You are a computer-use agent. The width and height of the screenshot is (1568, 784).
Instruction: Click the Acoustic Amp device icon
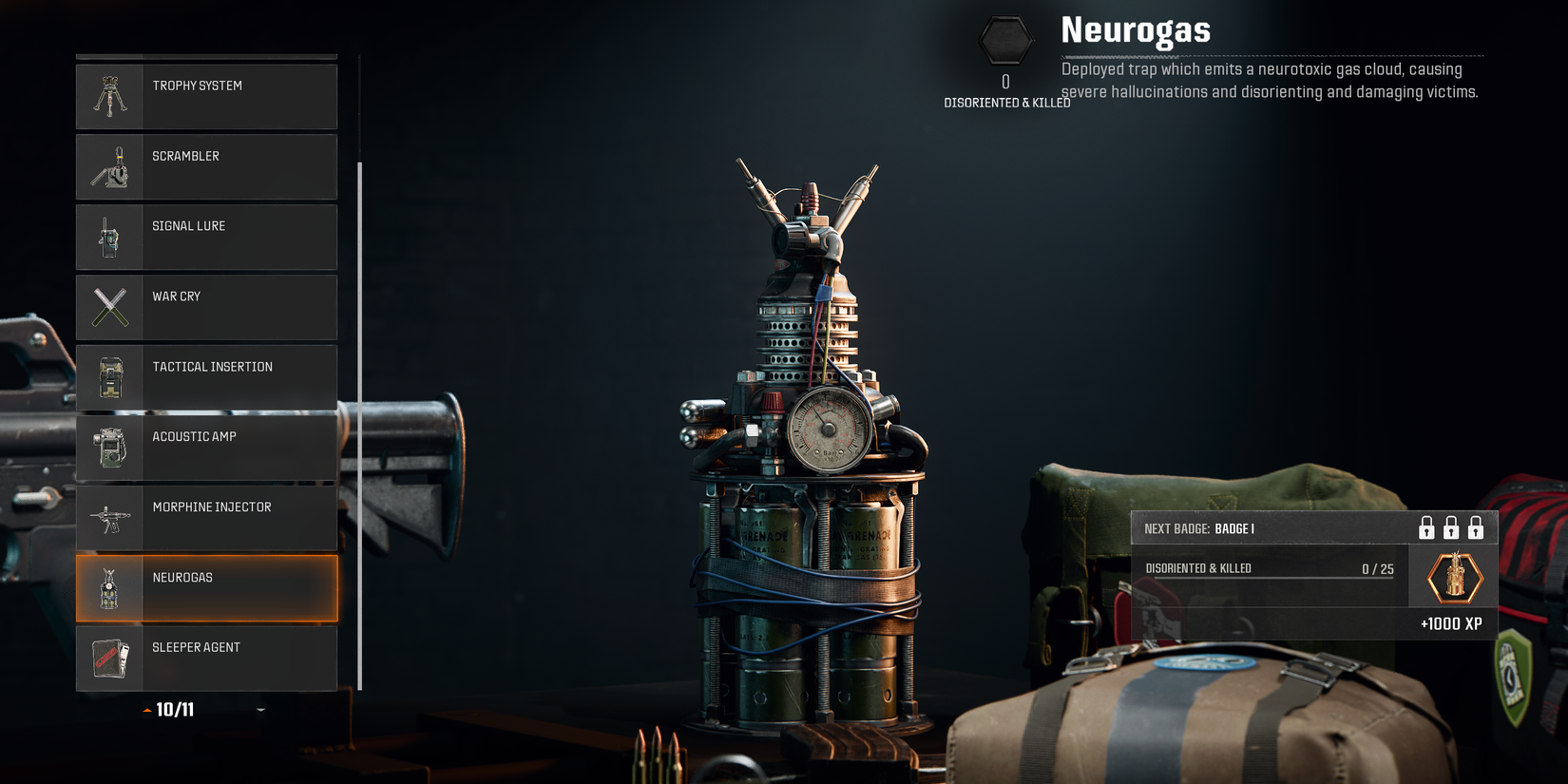(x=111, y=447)
